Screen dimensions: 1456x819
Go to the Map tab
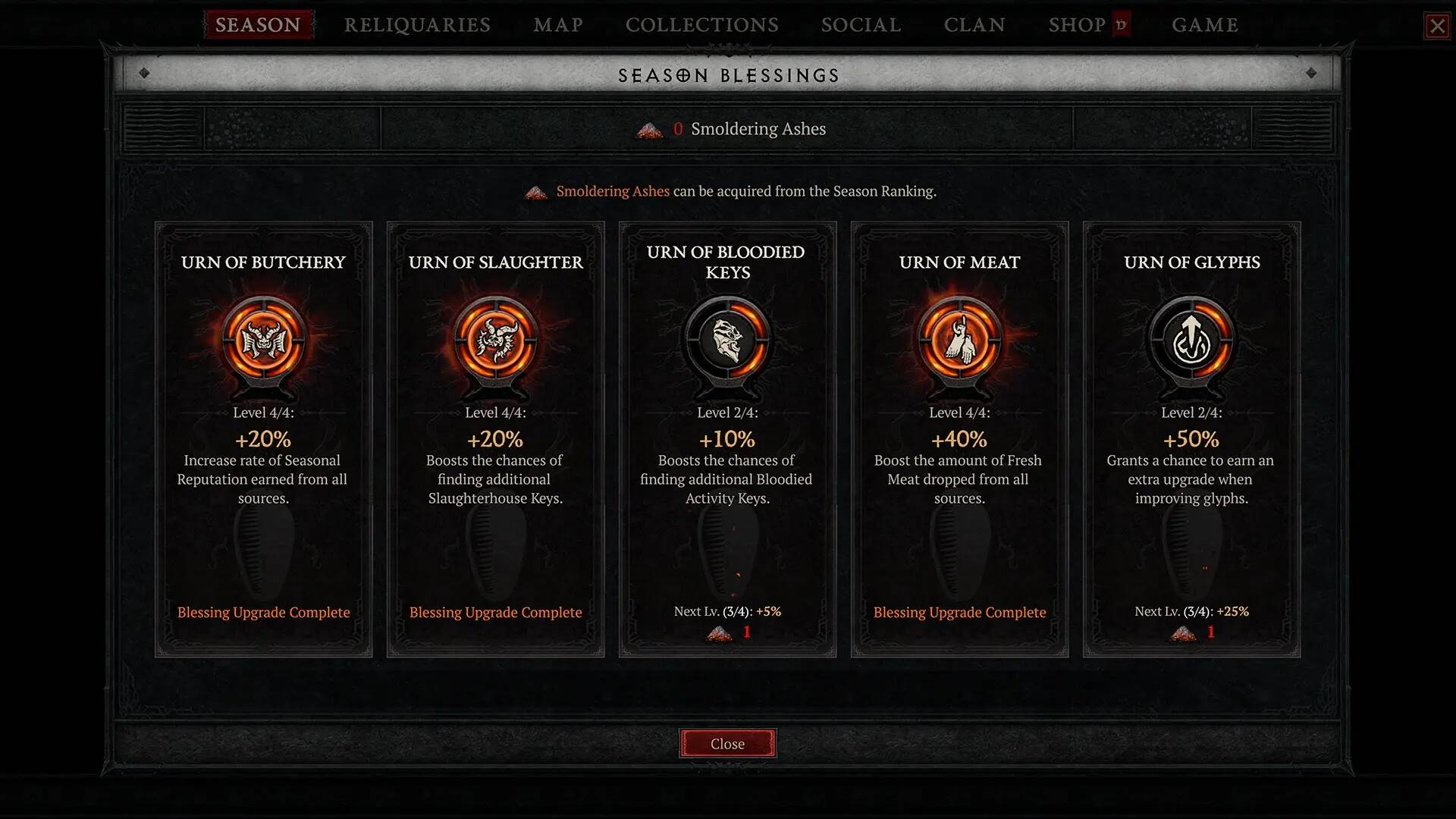pyautogui.click(x=558, y=25)
